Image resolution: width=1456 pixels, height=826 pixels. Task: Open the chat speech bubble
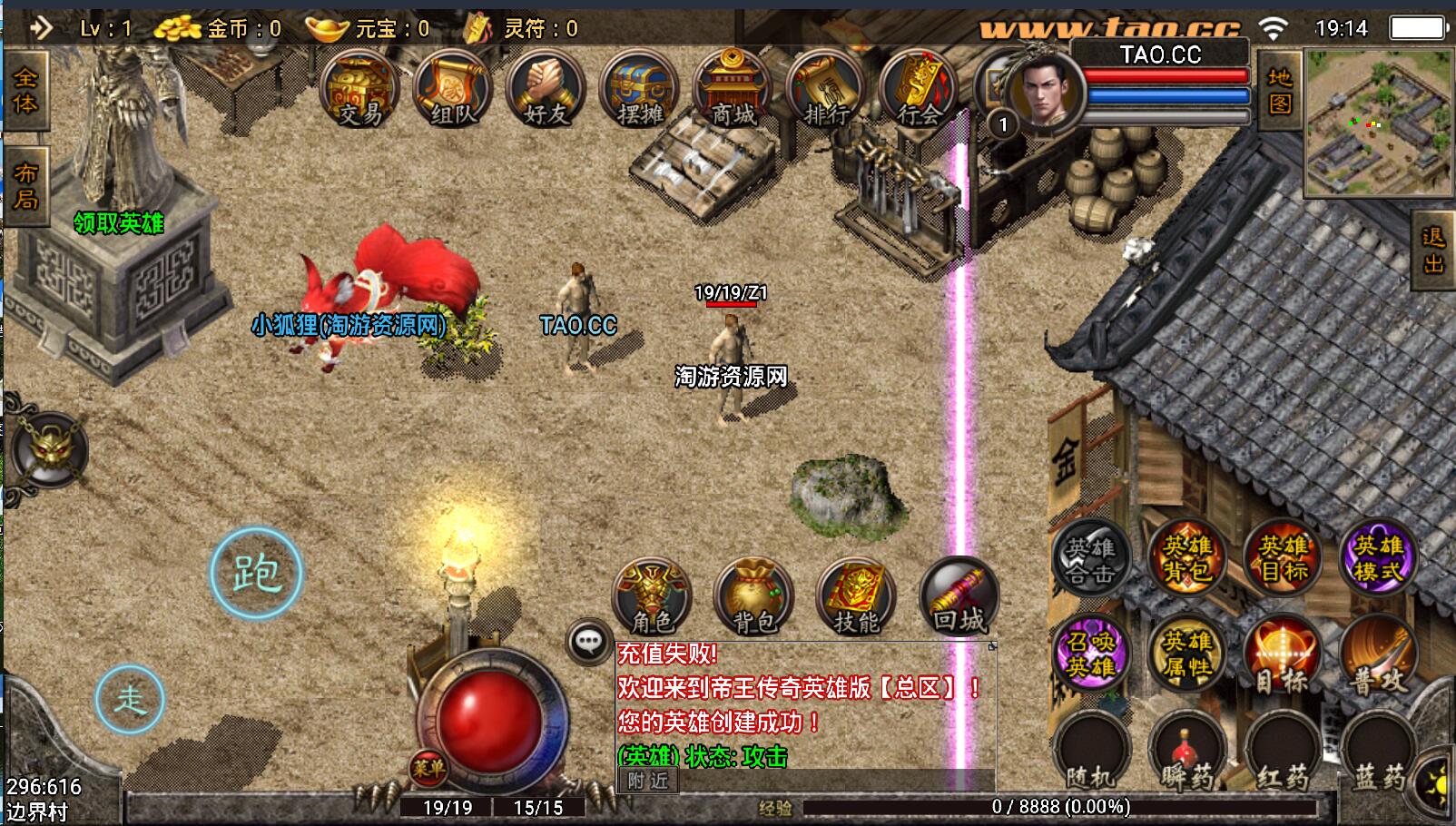coord(588,642)
